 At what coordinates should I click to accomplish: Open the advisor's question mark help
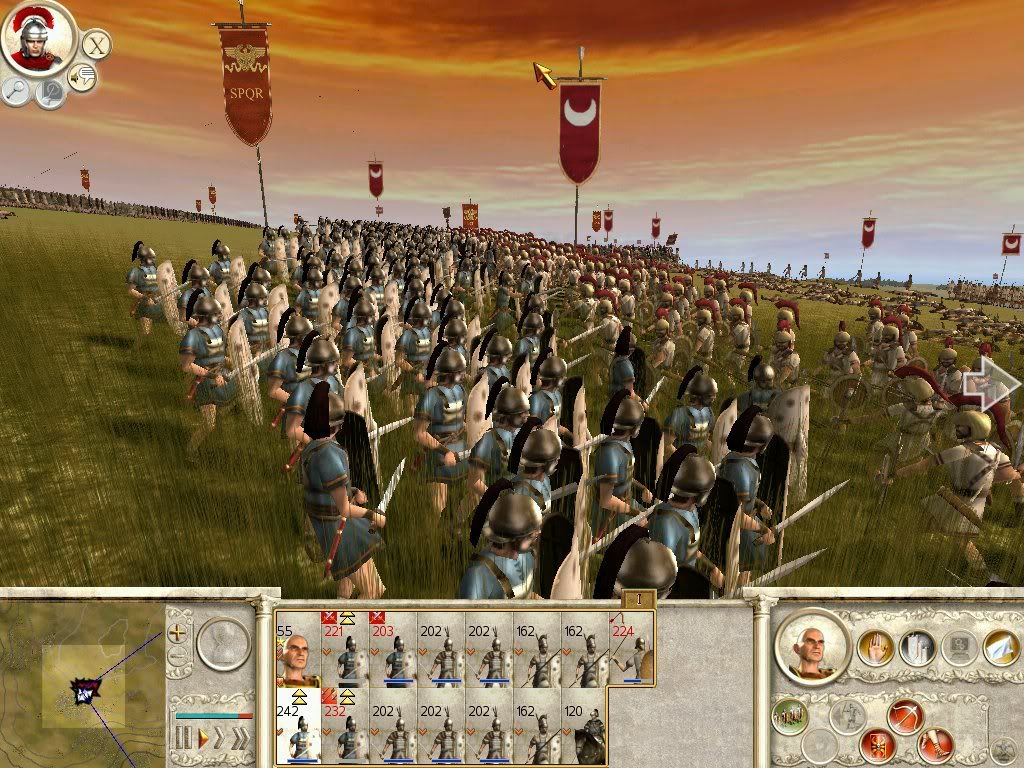click(50, 94)
